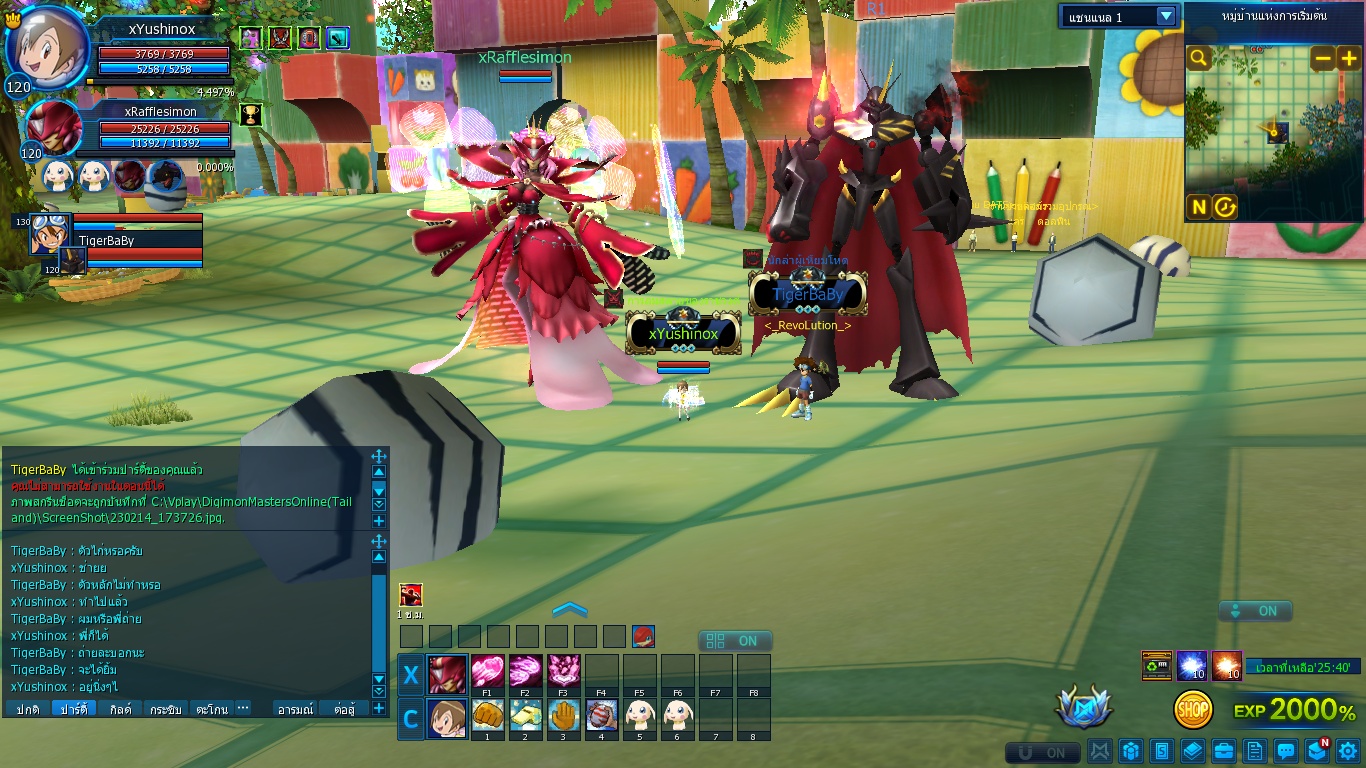Use the pink heart burst skill on F3
Viewport: 1366px width, 768px height.
coord(563,671)
